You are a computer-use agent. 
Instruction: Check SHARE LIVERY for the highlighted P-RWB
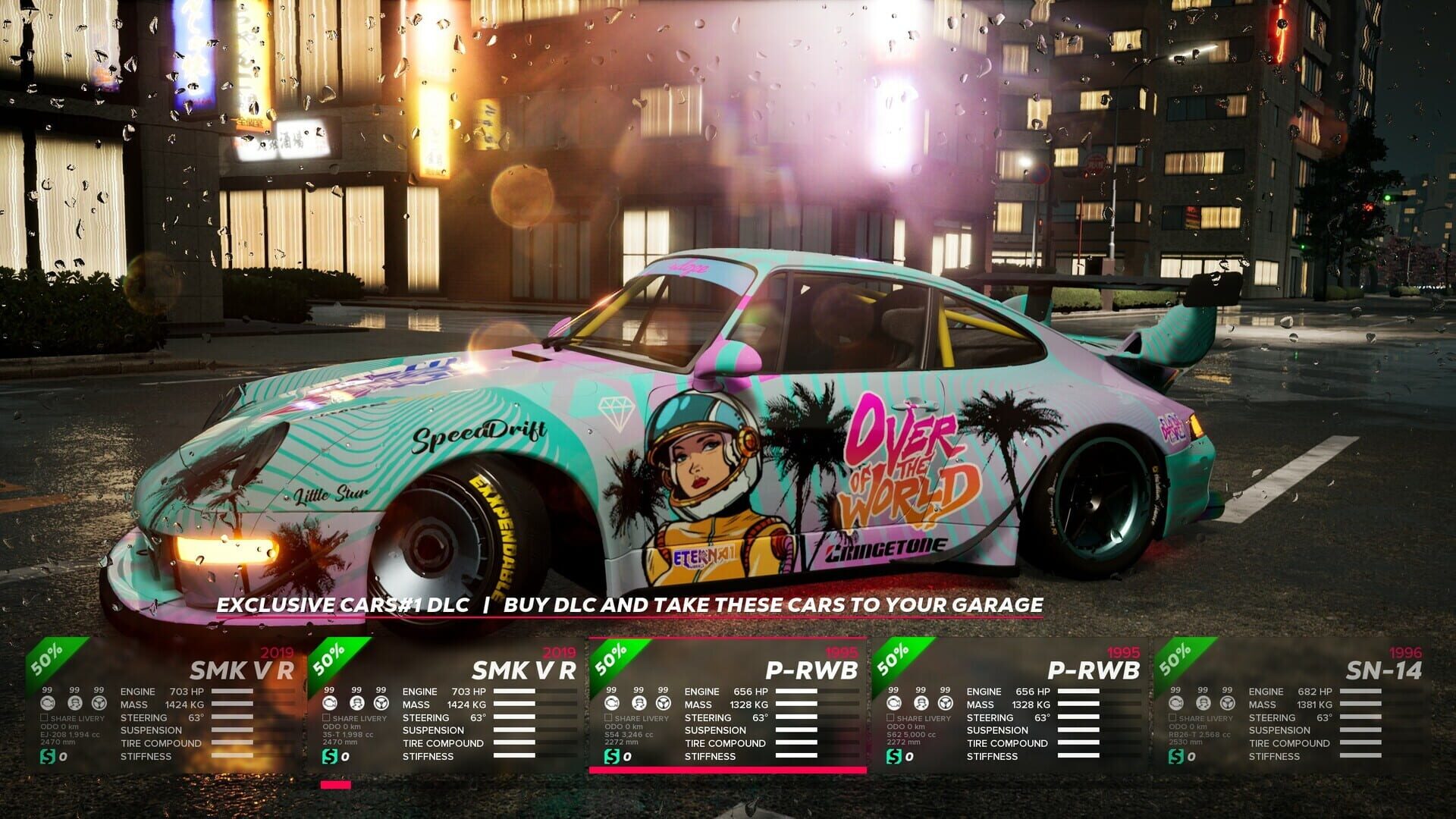[x=609, y=717]
